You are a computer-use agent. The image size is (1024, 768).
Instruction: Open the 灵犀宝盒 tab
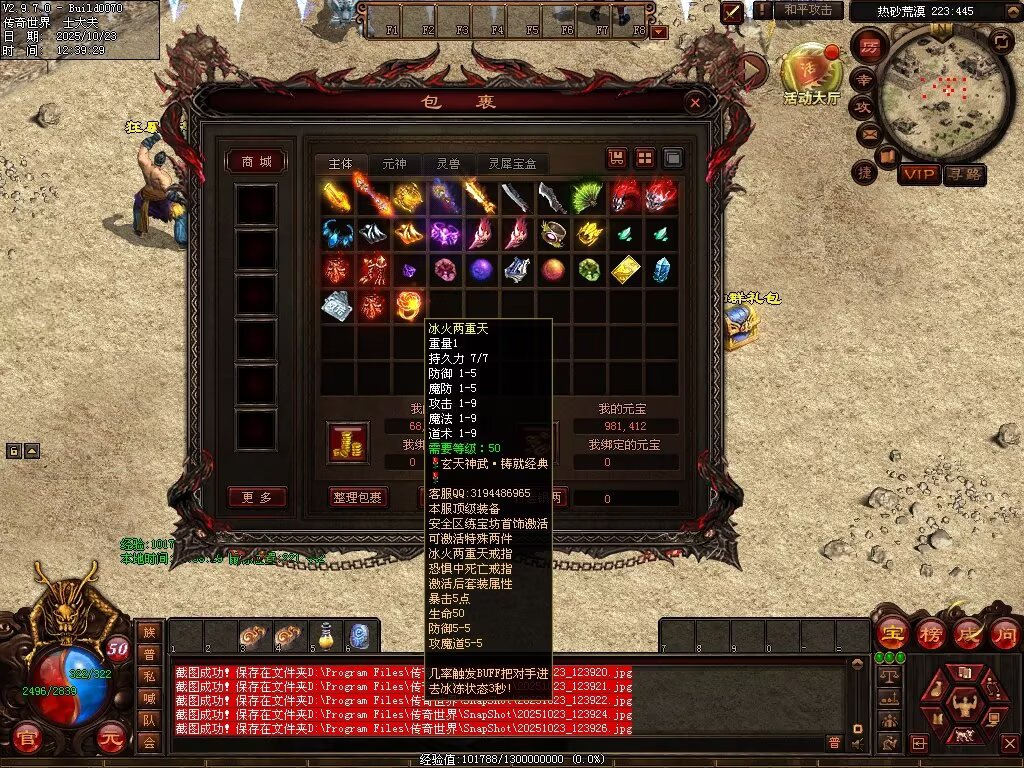512,164
